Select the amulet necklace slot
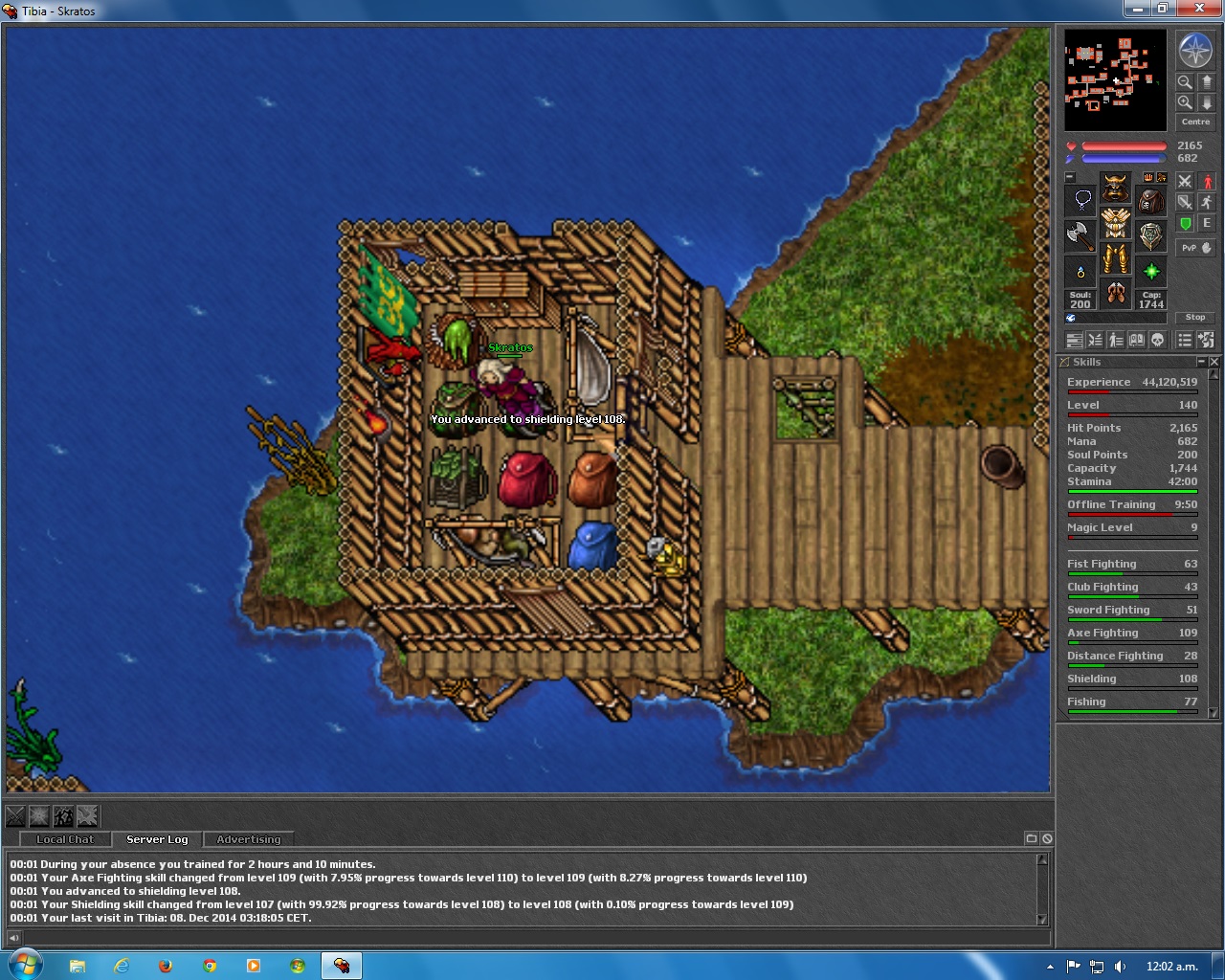This screenshot has height=980, width=1225. [1081, 201]
